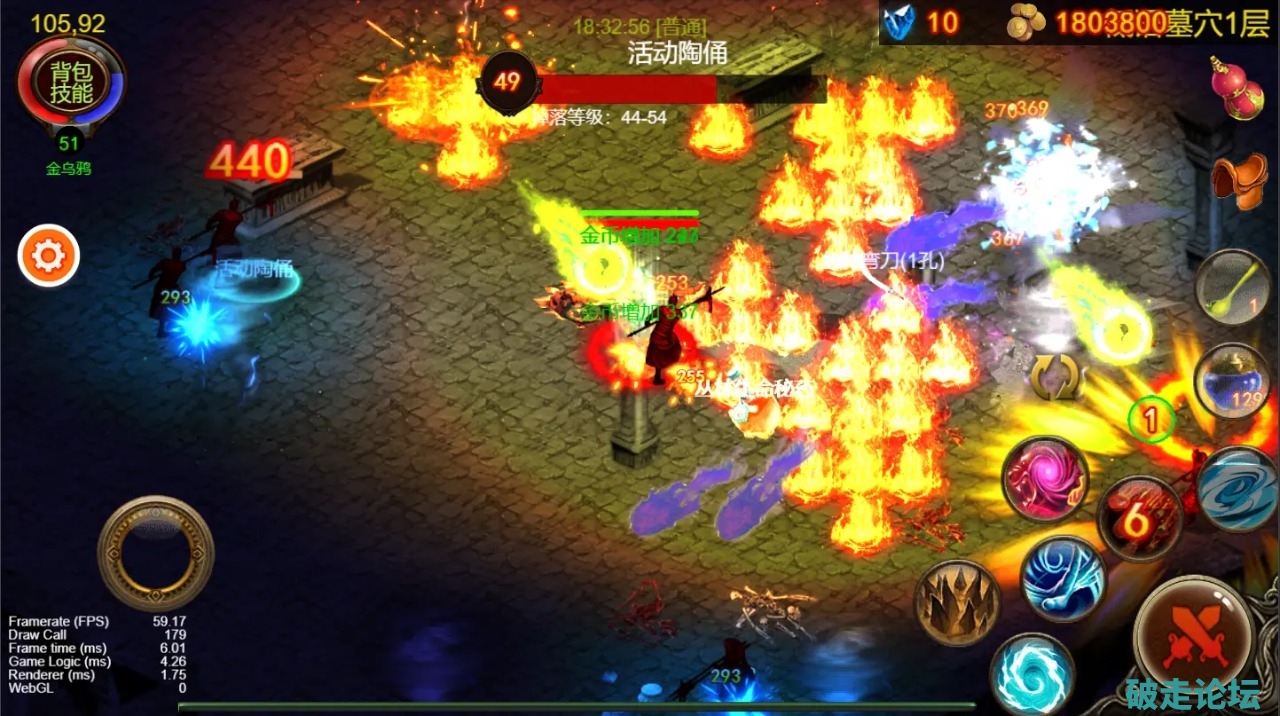Use the blue mana potion slot
The image size is (1280, 716).
(x=1231, y=381)
